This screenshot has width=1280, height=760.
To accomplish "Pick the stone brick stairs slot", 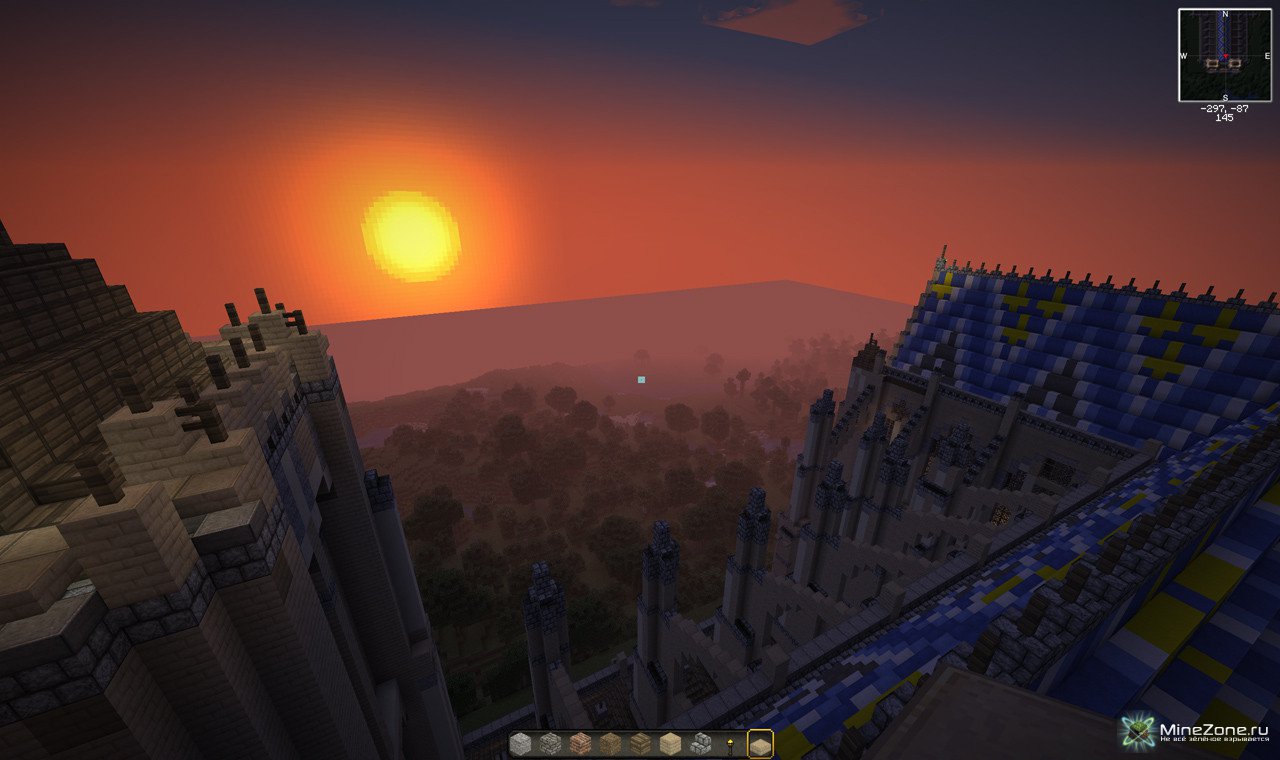I will tap(700, 744).
